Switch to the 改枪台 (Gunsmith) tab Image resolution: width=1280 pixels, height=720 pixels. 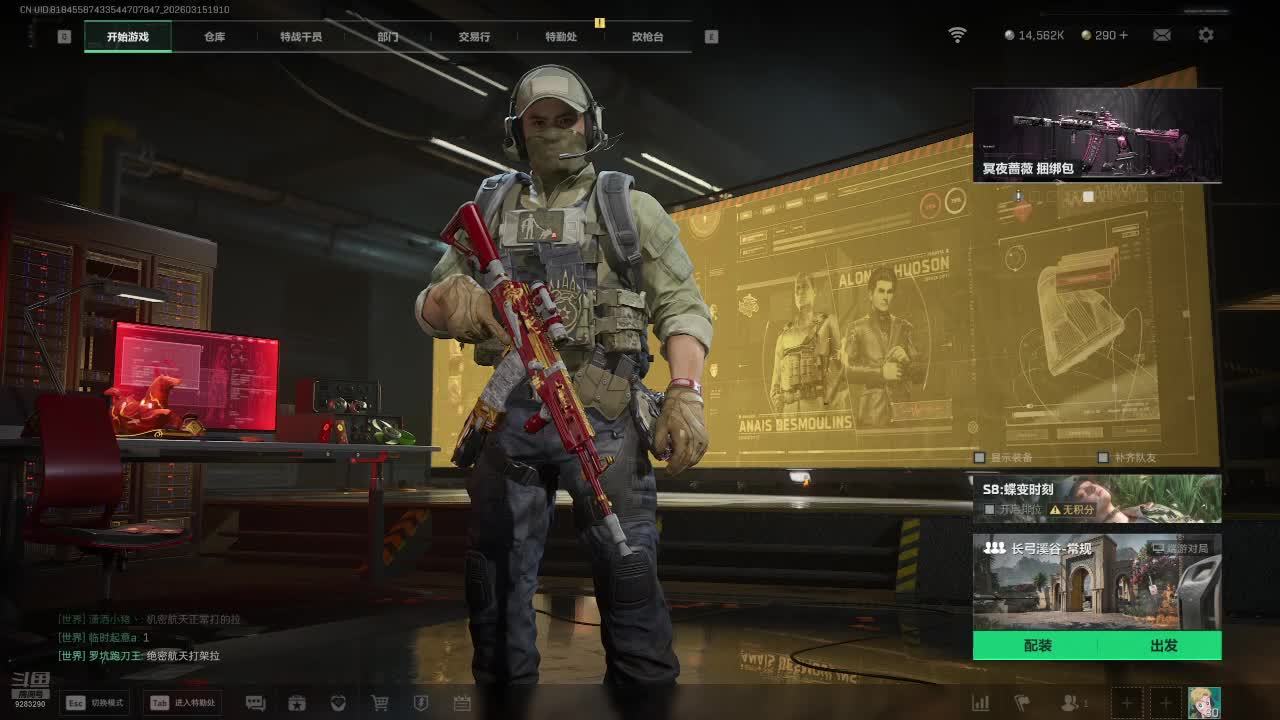point(647,37)
